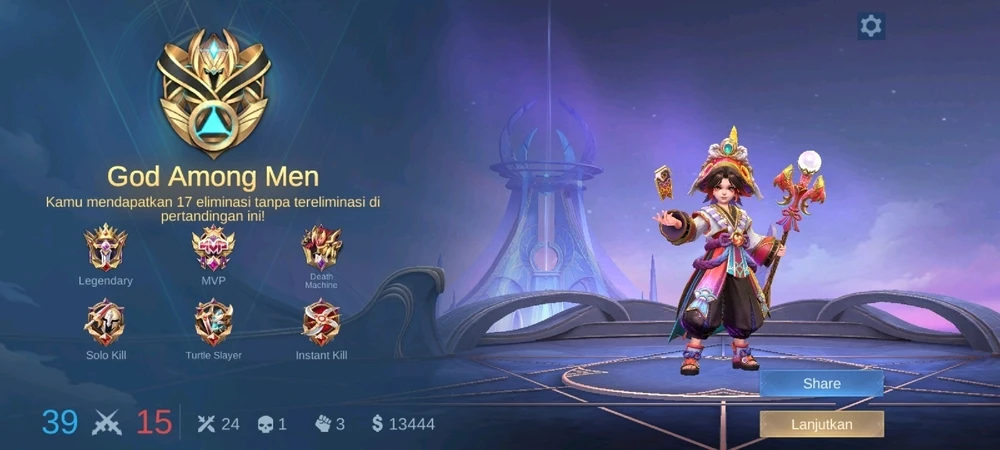Select the Legendary medal badge
This screenshot has height=450, width=1000.
coord(105,248)
